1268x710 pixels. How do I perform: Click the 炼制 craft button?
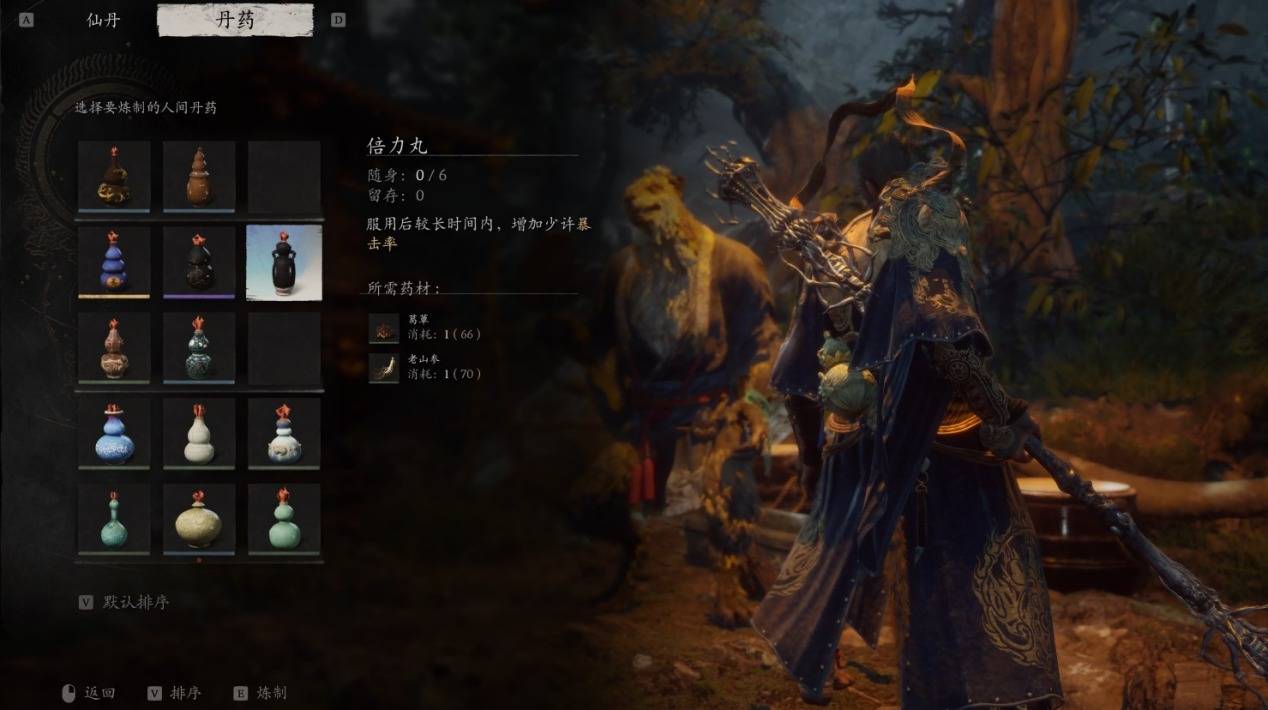270,692
